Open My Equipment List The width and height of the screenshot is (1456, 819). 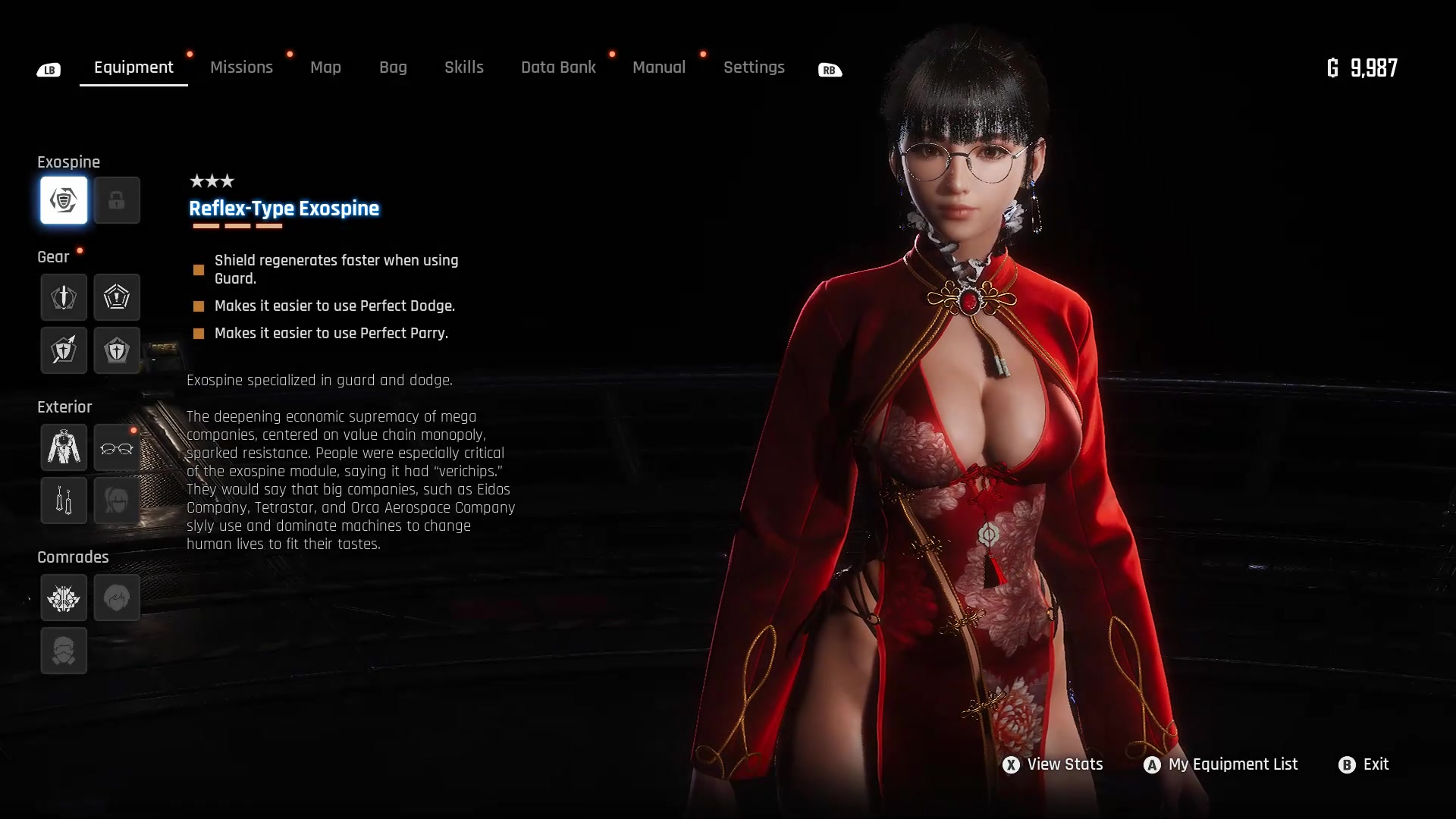pos(1234,764)
